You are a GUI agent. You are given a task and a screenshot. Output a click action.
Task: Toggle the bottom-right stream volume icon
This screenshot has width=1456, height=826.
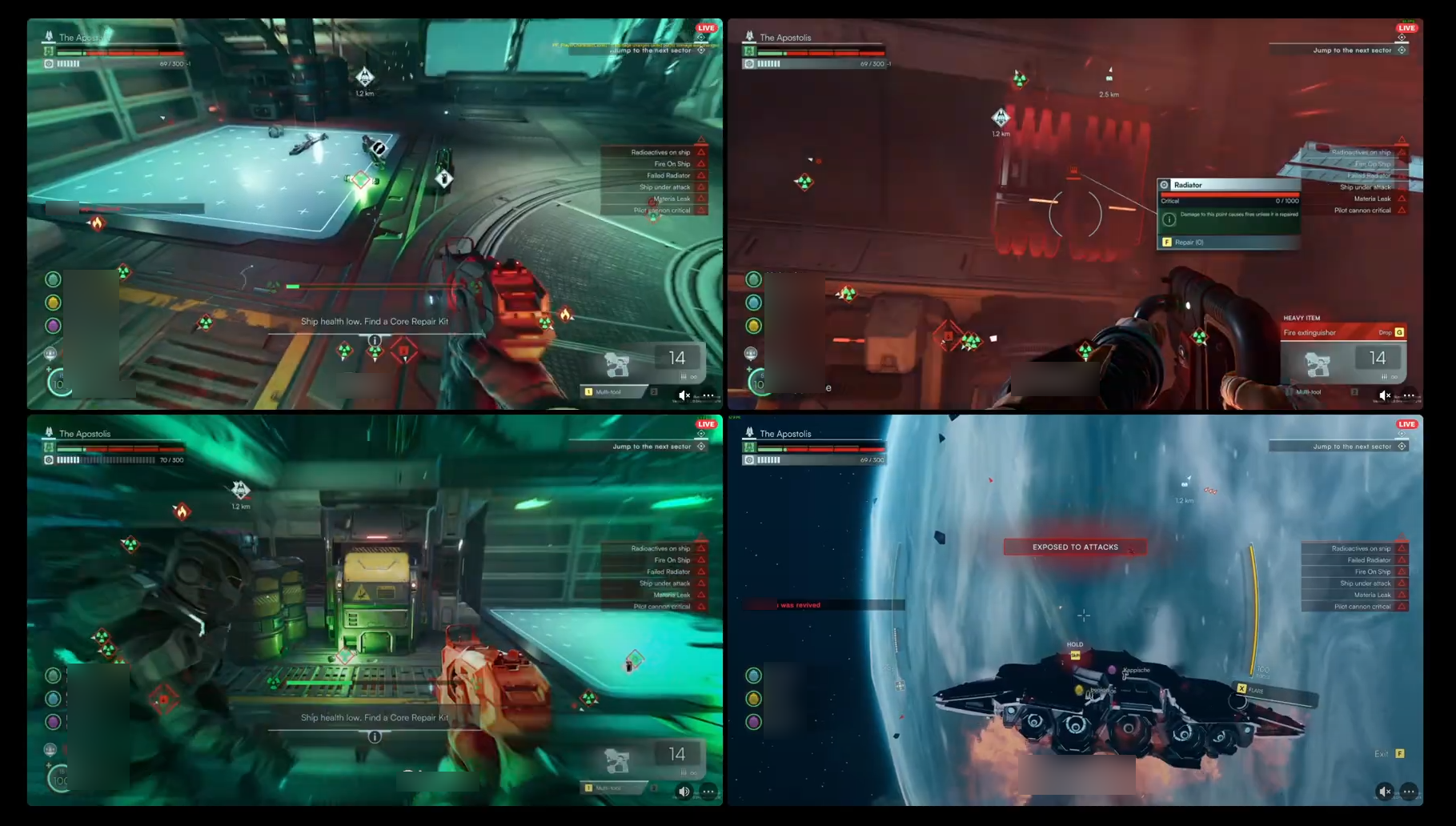(x=1386, y=791)
